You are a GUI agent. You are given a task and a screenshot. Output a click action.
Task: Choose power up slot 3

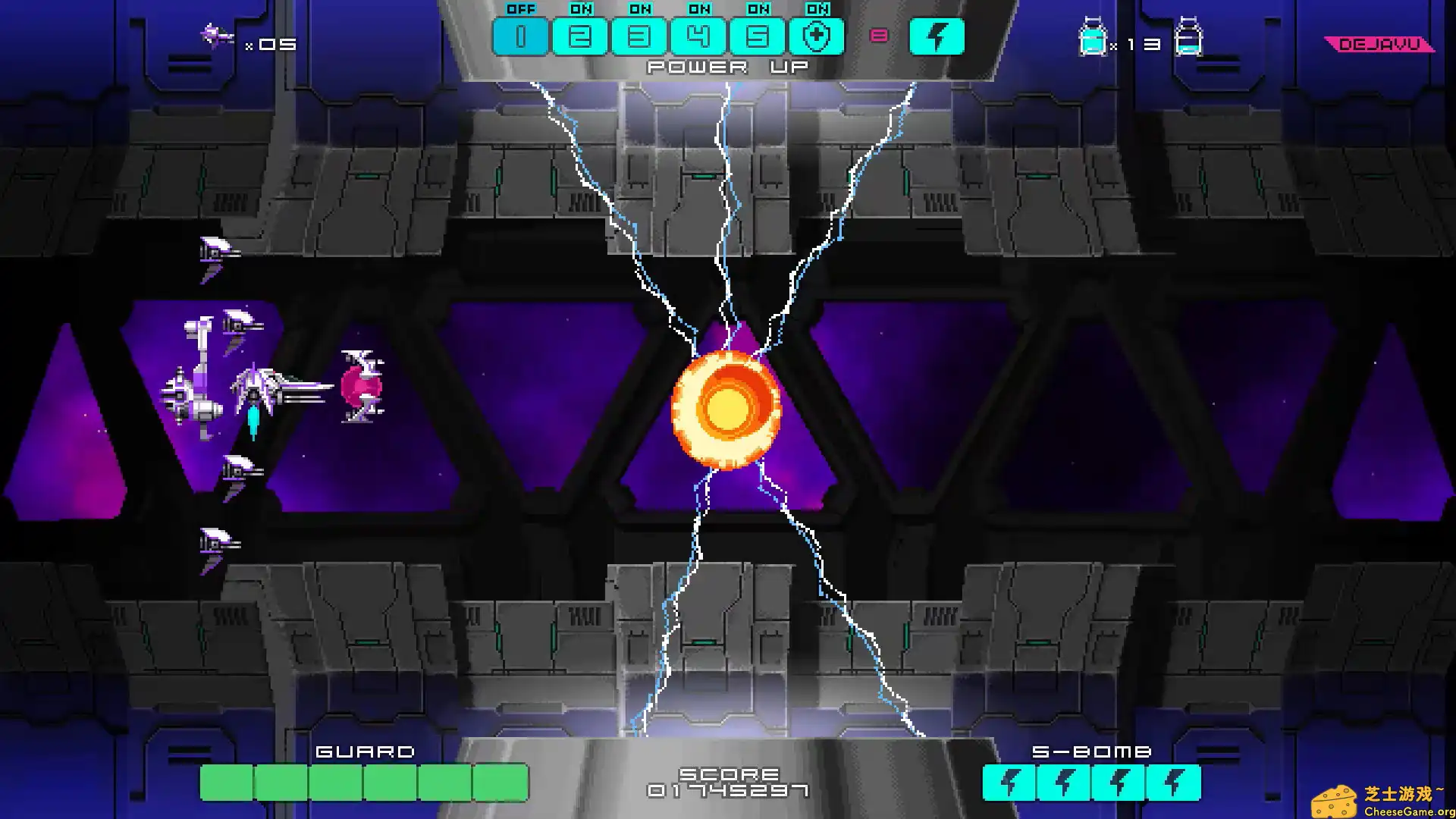(639, 36)
